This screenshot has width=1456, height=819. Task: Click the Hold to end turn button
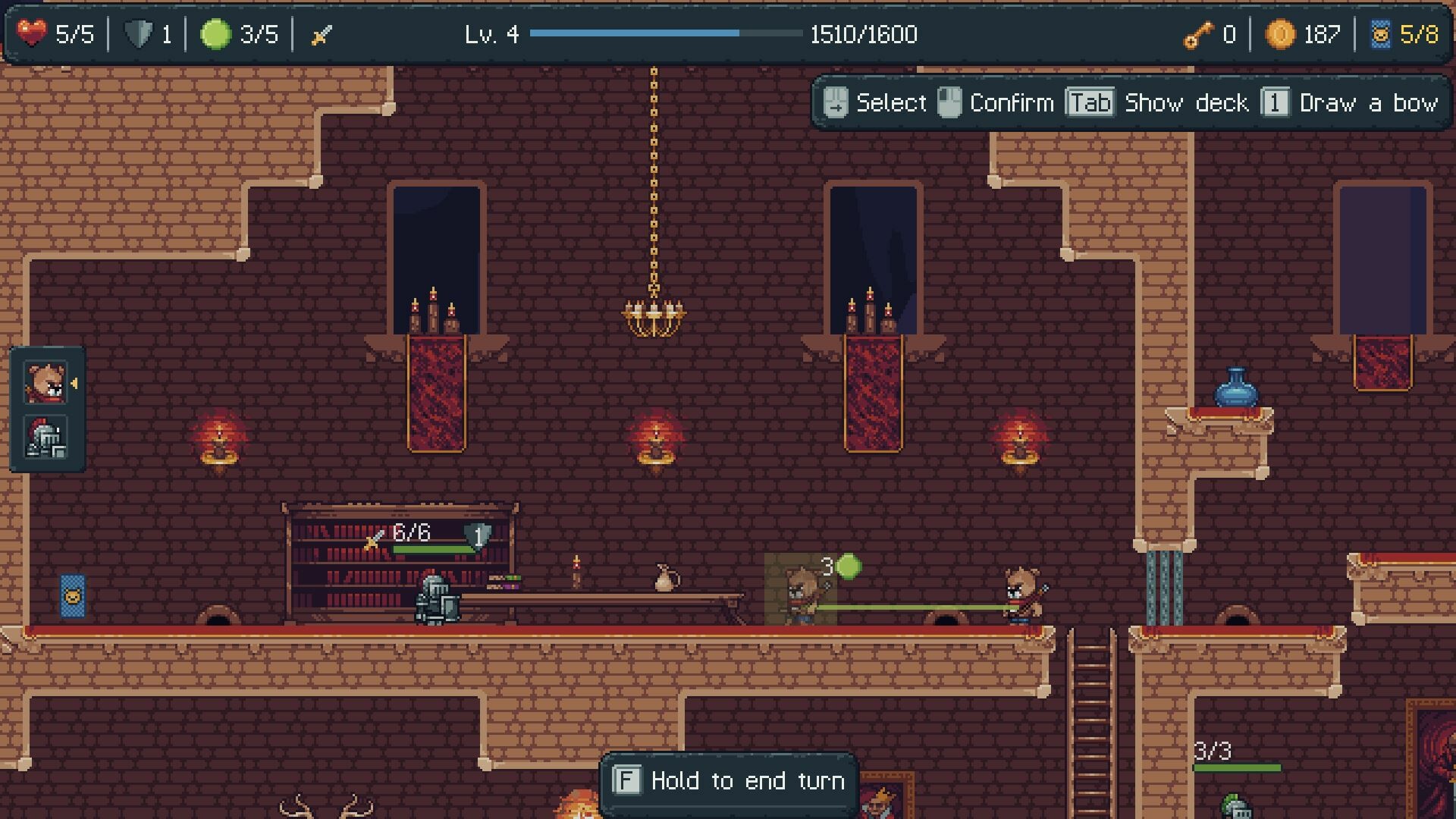(x=730, y=780)
